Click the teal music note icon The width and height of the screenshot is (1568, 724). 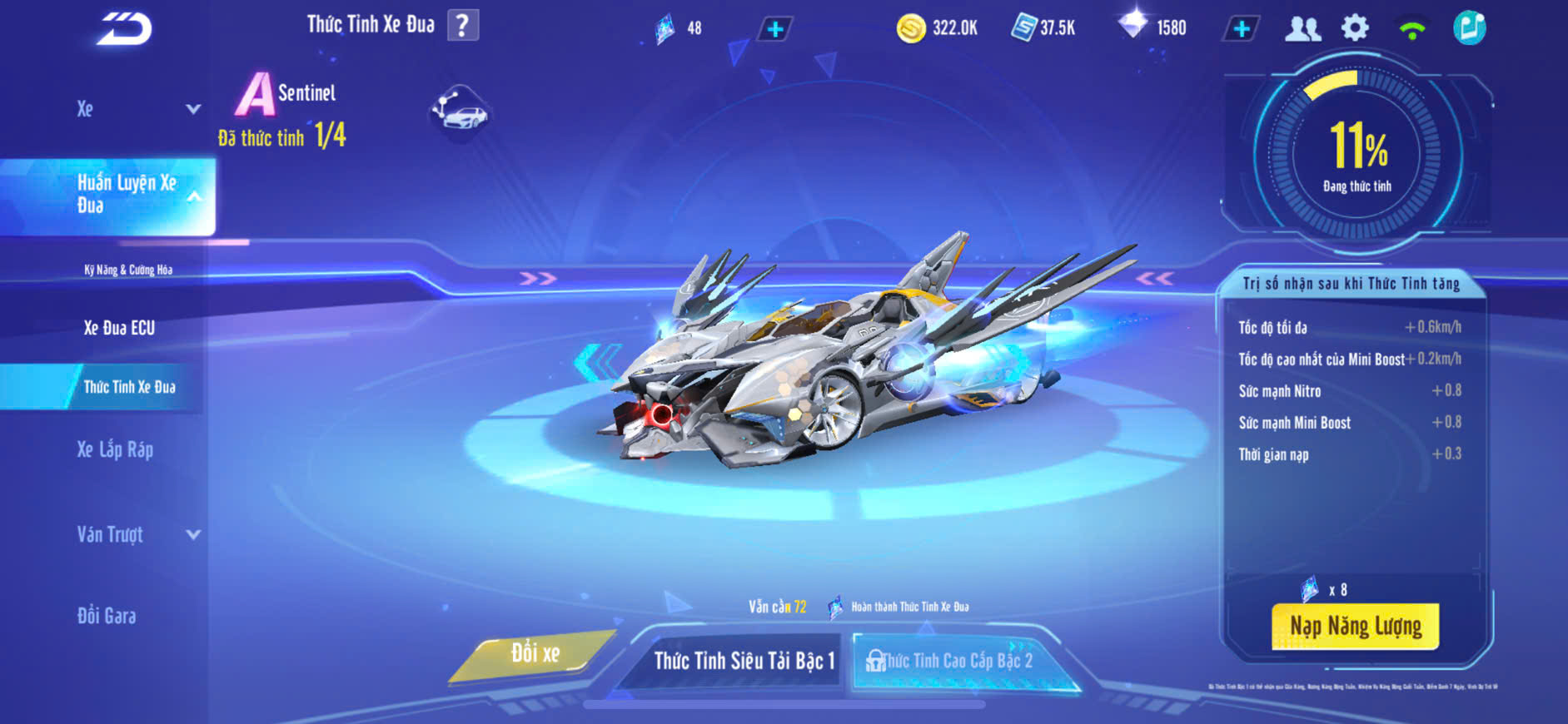point(1469,28)
